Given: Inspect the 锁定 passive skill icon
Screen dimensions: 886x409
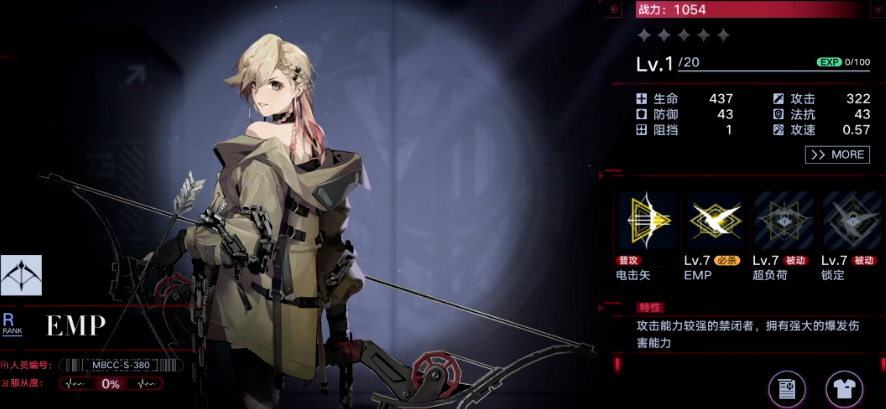Looking at the screenshot, I should pos(850,222).
